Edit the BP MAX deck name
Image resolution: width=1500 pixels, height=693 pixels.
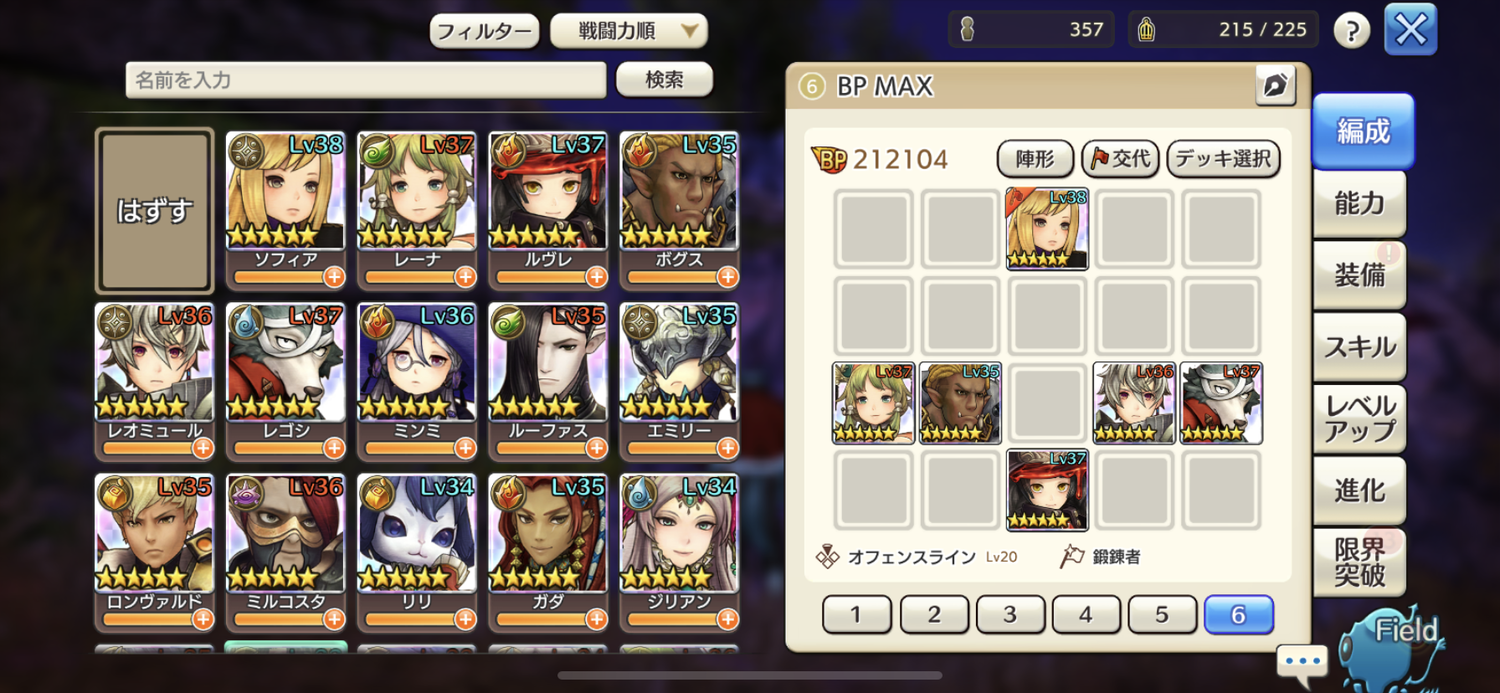pyautogui.click(x=1275, y=86)
